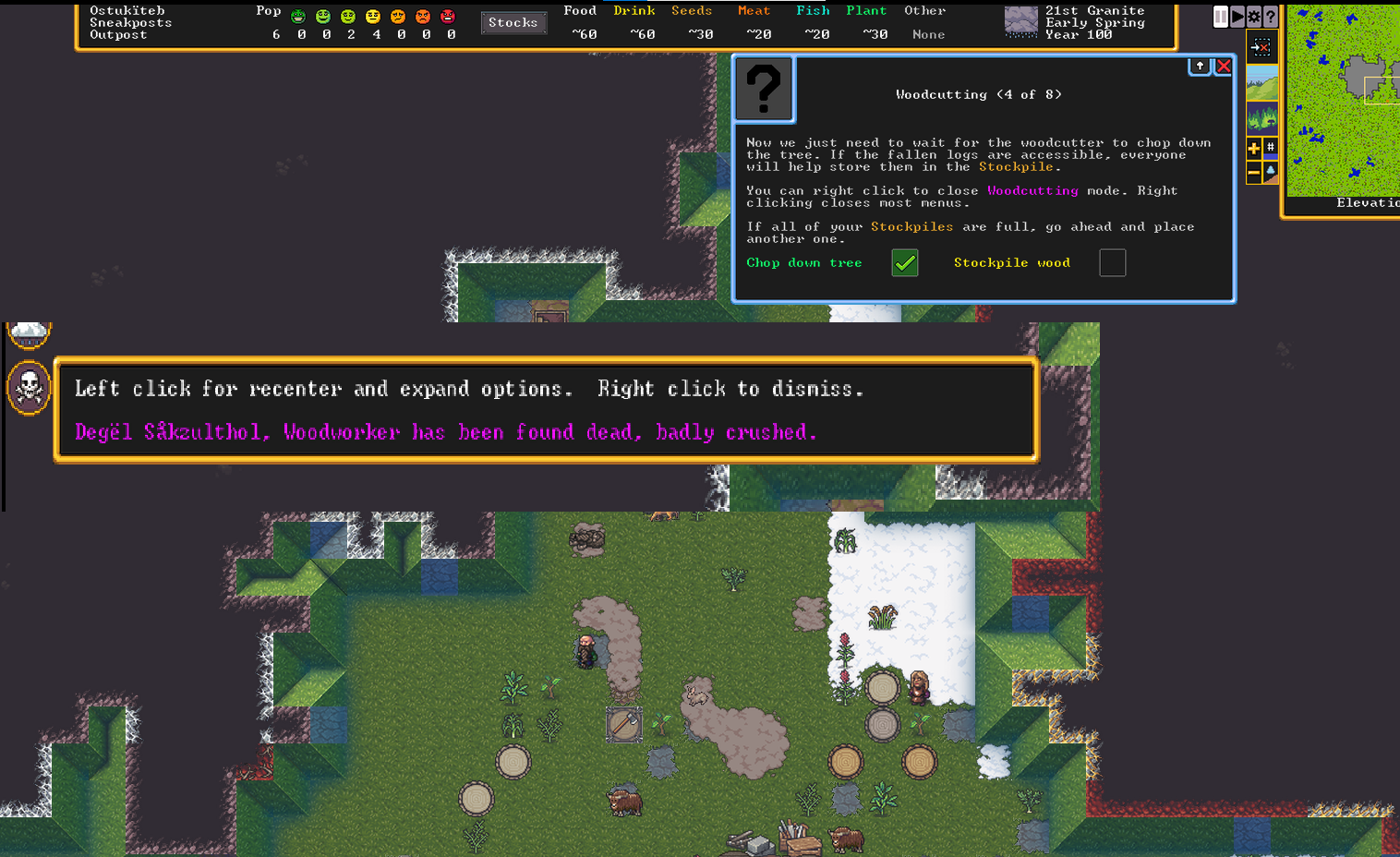Viewport: 1400px width, 857px height.
Task: Click the green hills landscape thumbnail
Action: [1261, 83]
